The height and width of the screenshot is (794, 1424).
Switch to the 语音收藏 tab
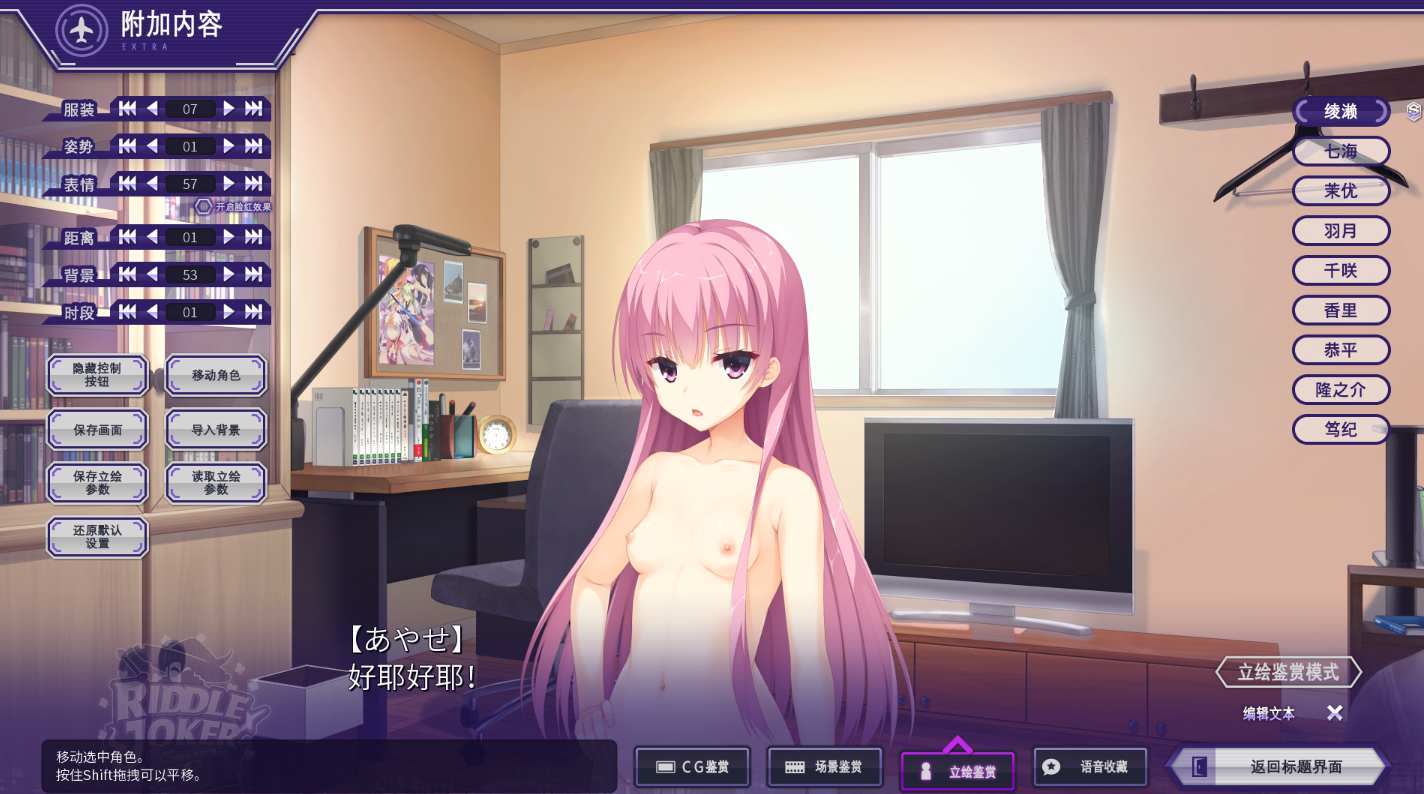[x=1090, y=766]
